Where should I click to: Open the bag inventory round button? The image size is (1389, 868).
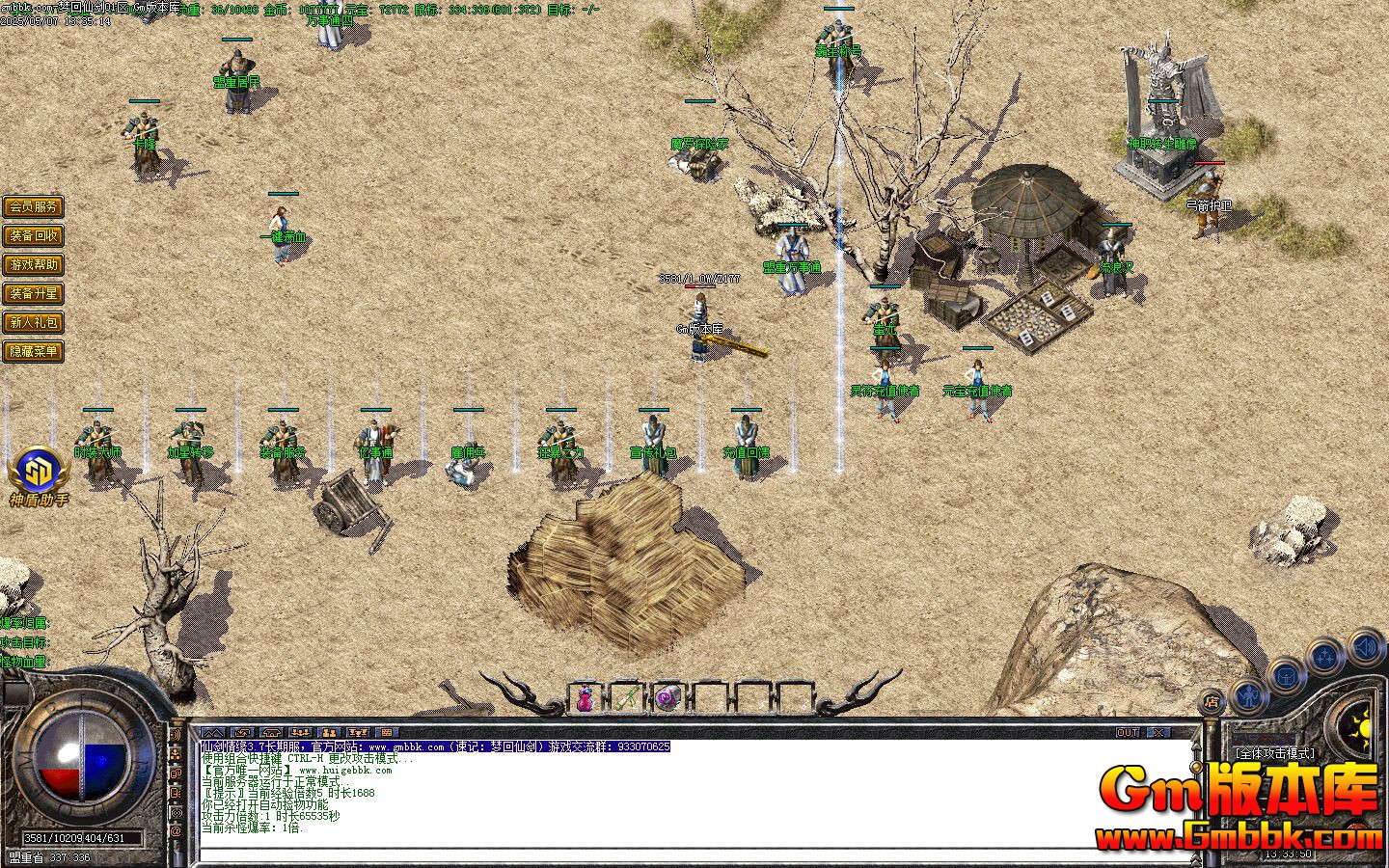pyautogui.click(x=1285, y=675)
